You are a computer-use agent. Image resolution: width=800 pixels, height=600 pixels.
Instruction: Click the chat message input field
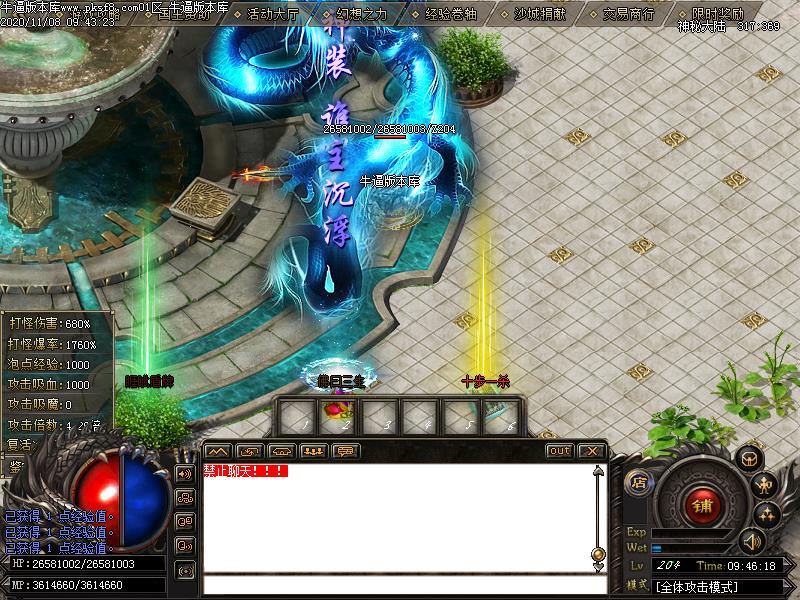(x=400, y=585)
